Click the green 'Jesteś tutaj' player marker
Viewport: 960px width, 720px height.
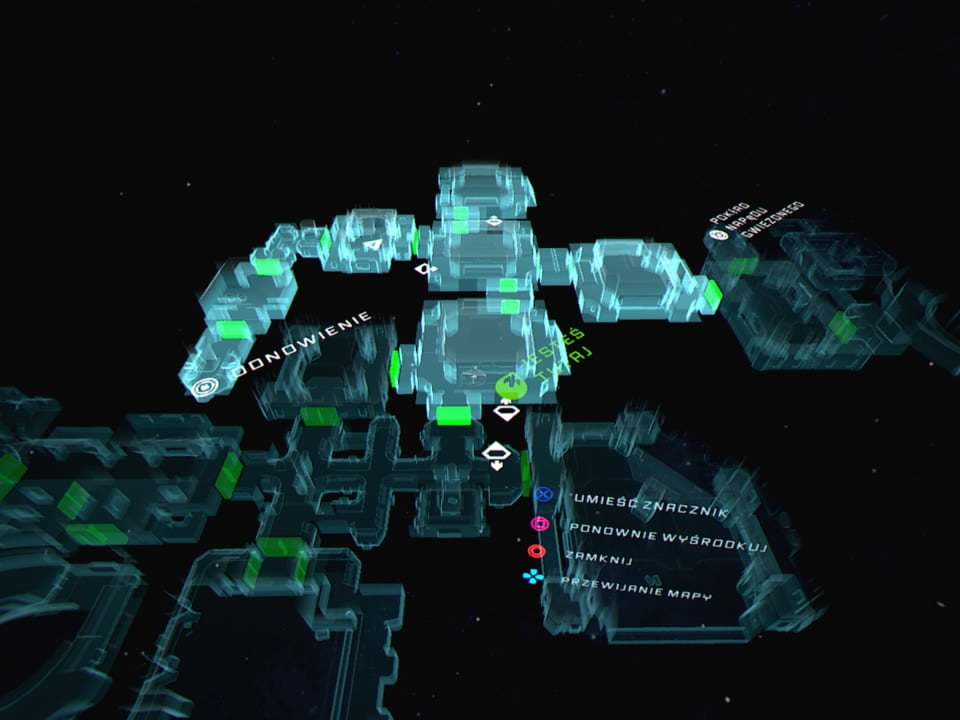pyautogui.click(x=507, y=385)
